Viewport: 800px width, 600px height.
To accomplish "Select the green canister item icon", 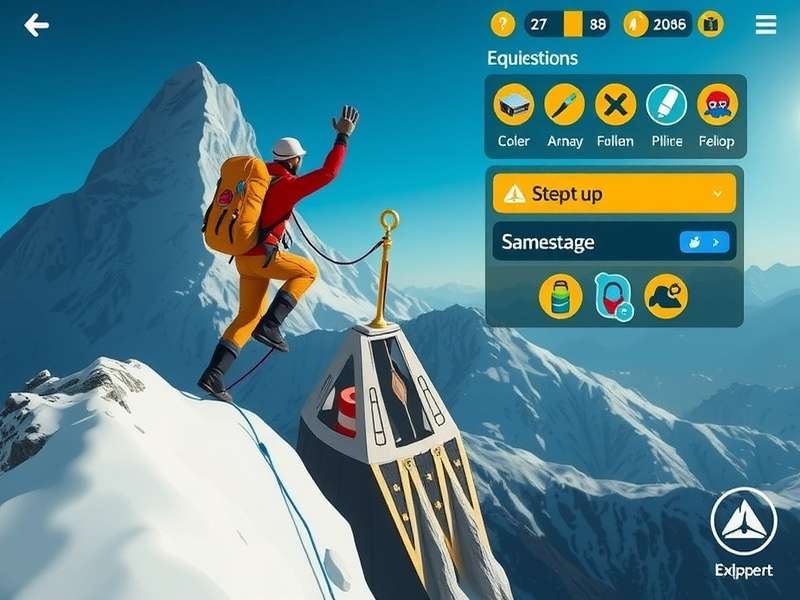I will (x=560, y=296).
